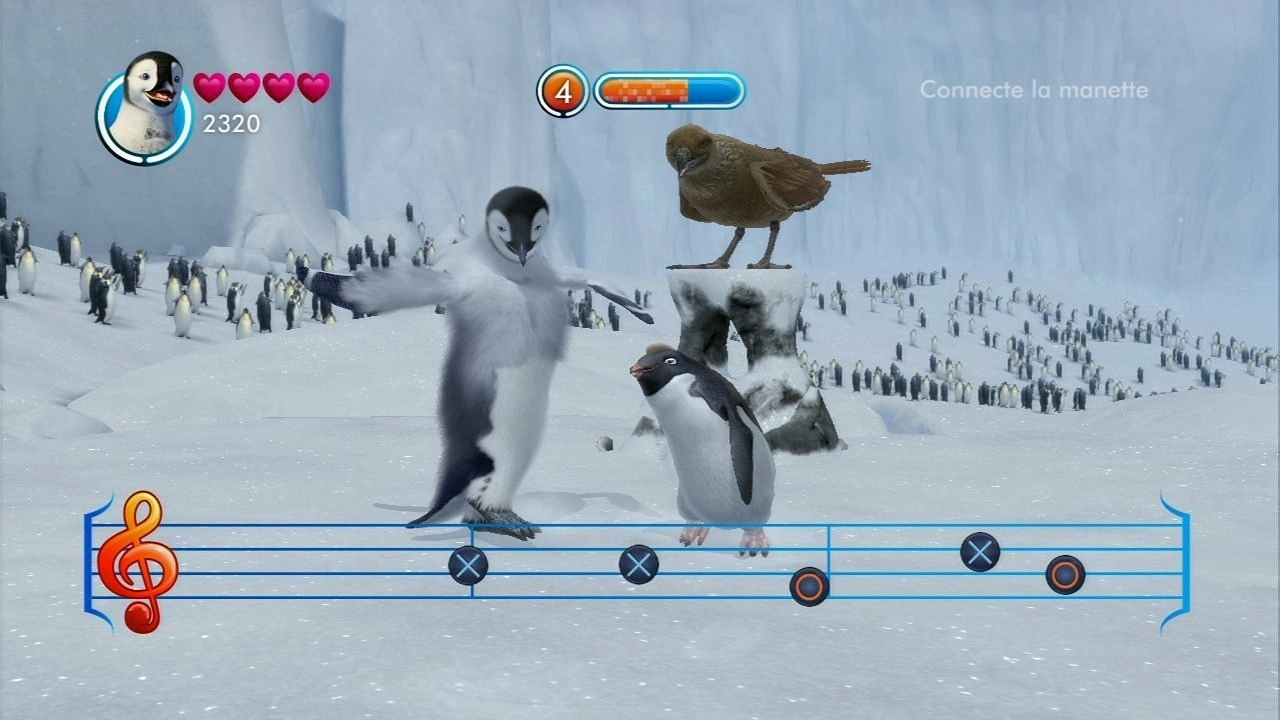
Task: Click the baby penguin player portrait
Action: pos(146,108)
